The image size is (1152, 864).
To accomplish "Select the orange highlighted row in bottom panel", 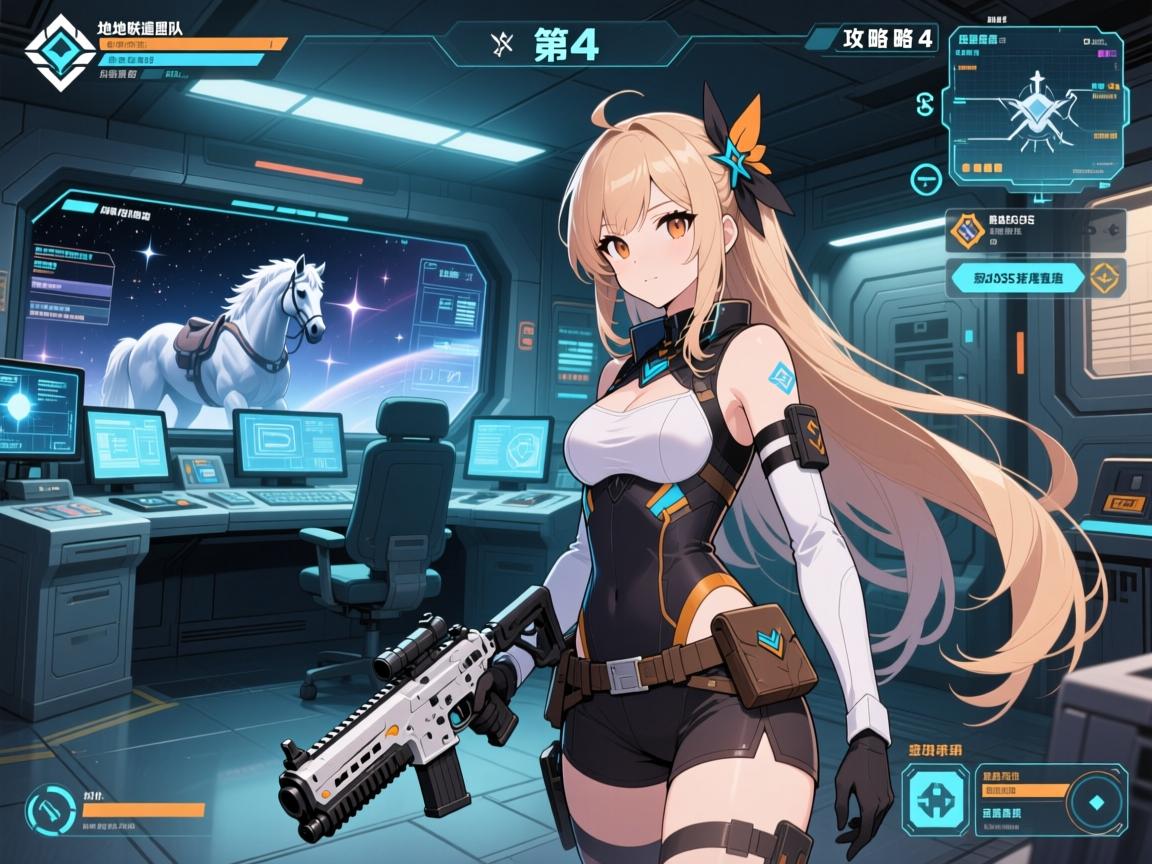I will [1015, 790].
